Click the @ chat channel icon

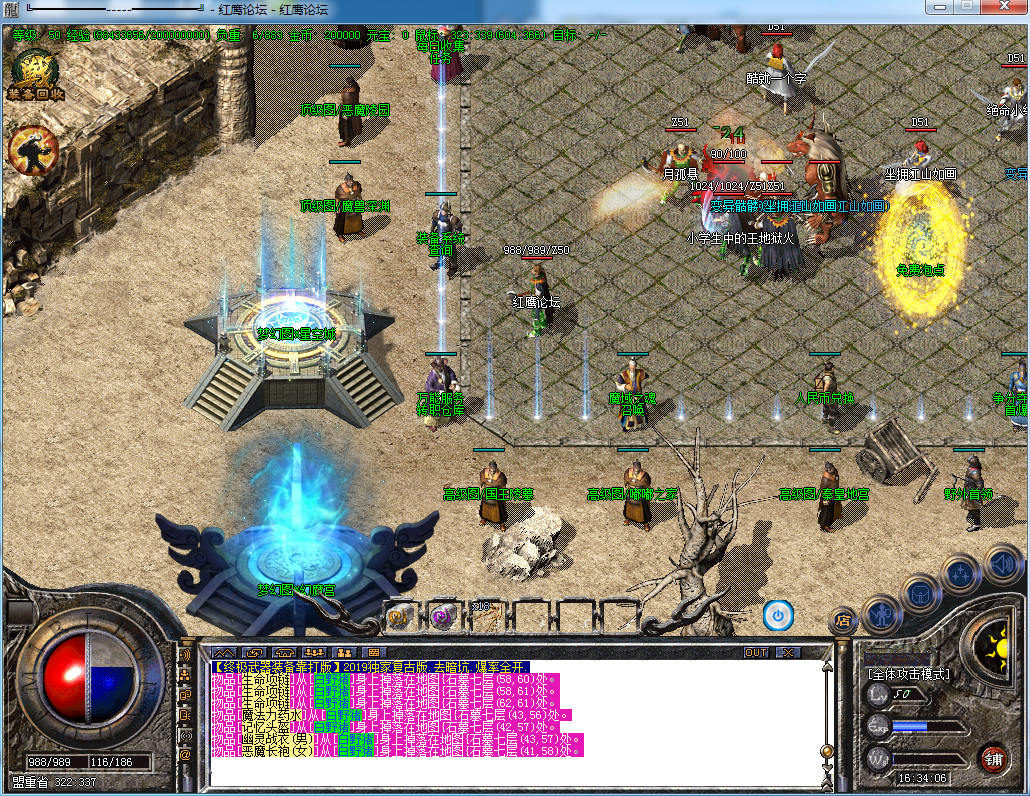pos(185,755)
